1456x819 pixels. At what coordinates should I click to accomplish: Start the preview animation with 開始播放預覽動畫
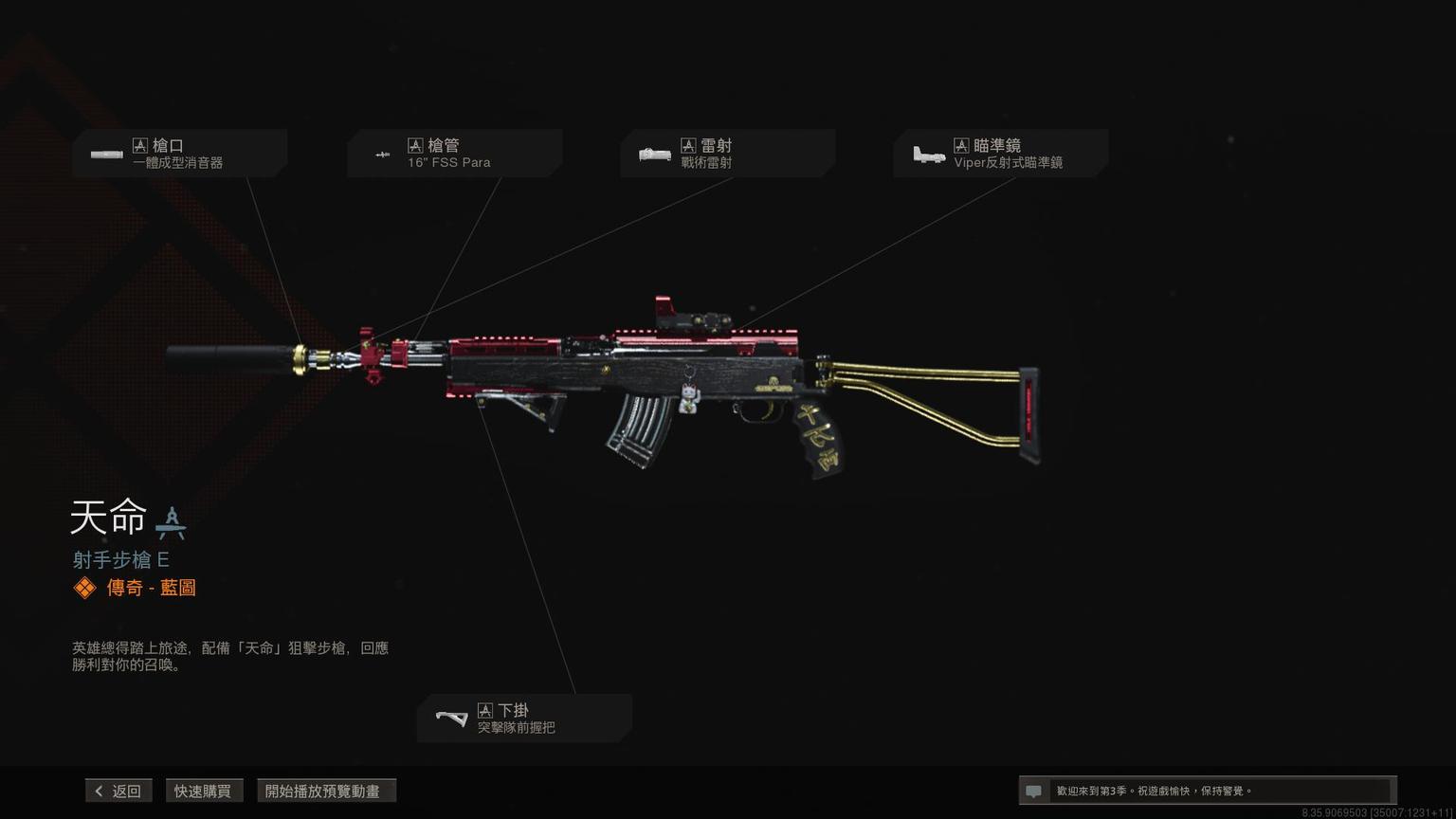pyautogui.click(x=325, y=791)
